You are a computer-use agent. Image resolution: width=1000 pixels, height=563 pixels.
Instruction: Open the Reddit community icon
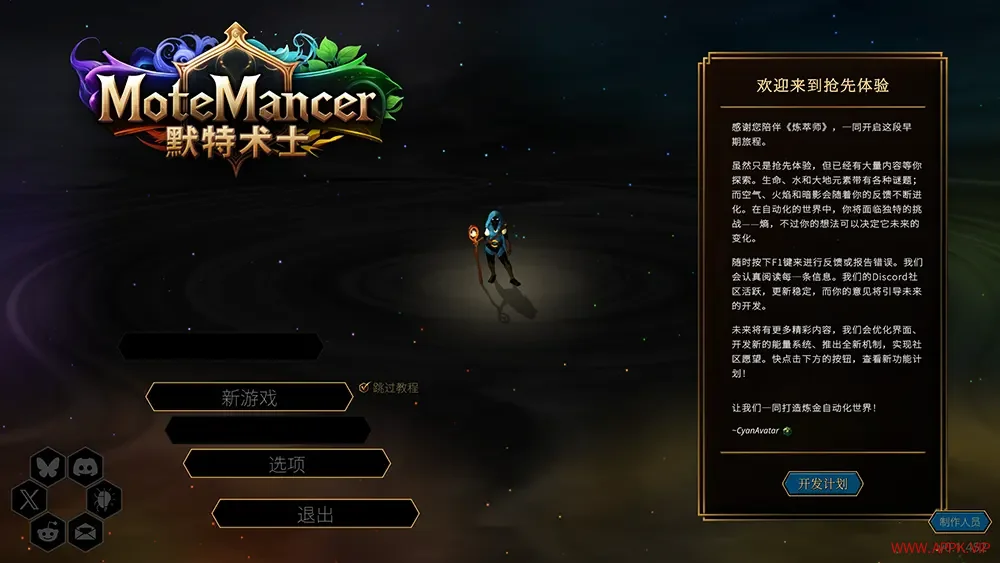pyautogui.click(x=48, y=531)
